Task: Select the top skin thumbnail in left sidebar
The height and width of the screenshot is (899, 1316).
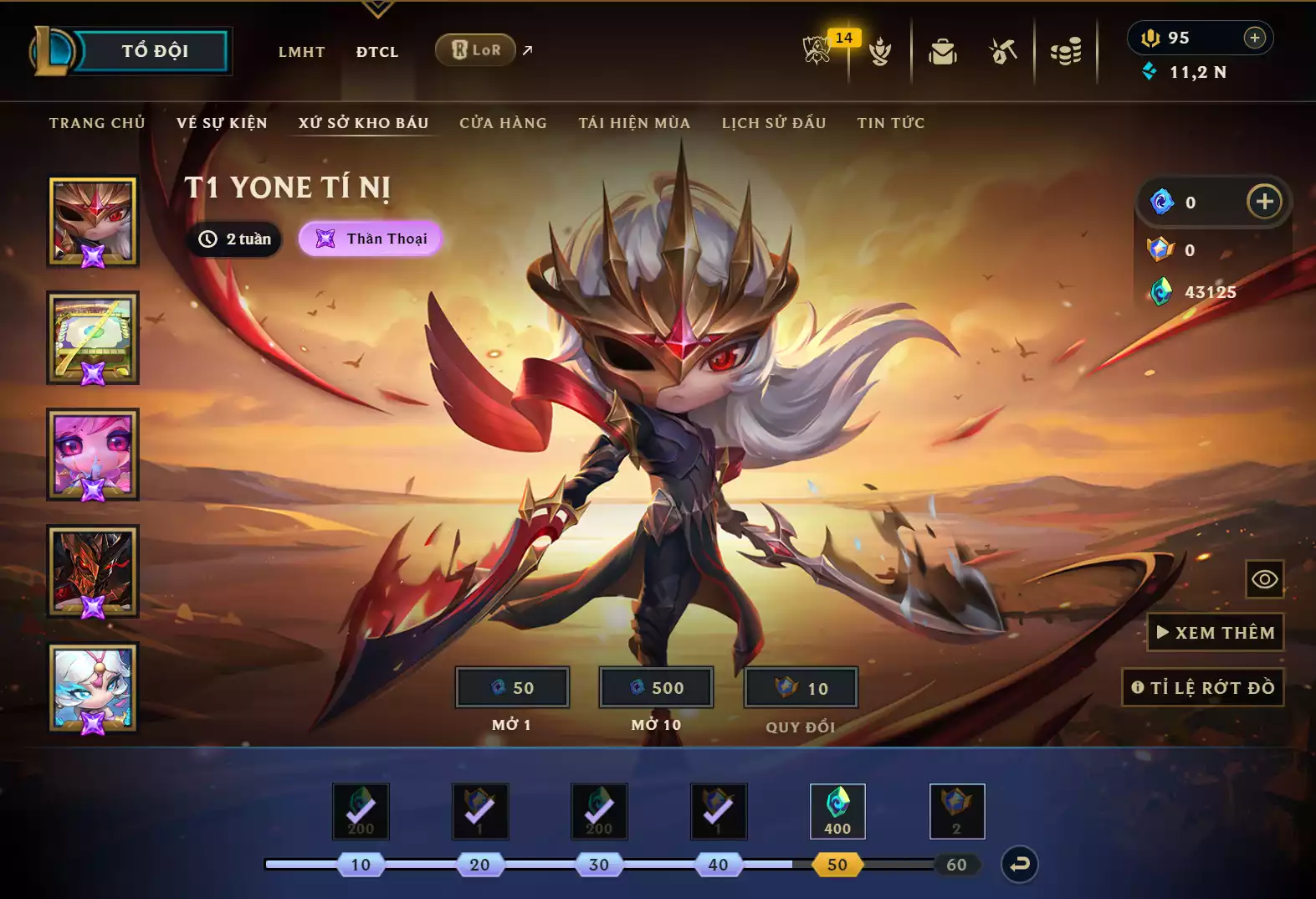Action: pos(93,221)
